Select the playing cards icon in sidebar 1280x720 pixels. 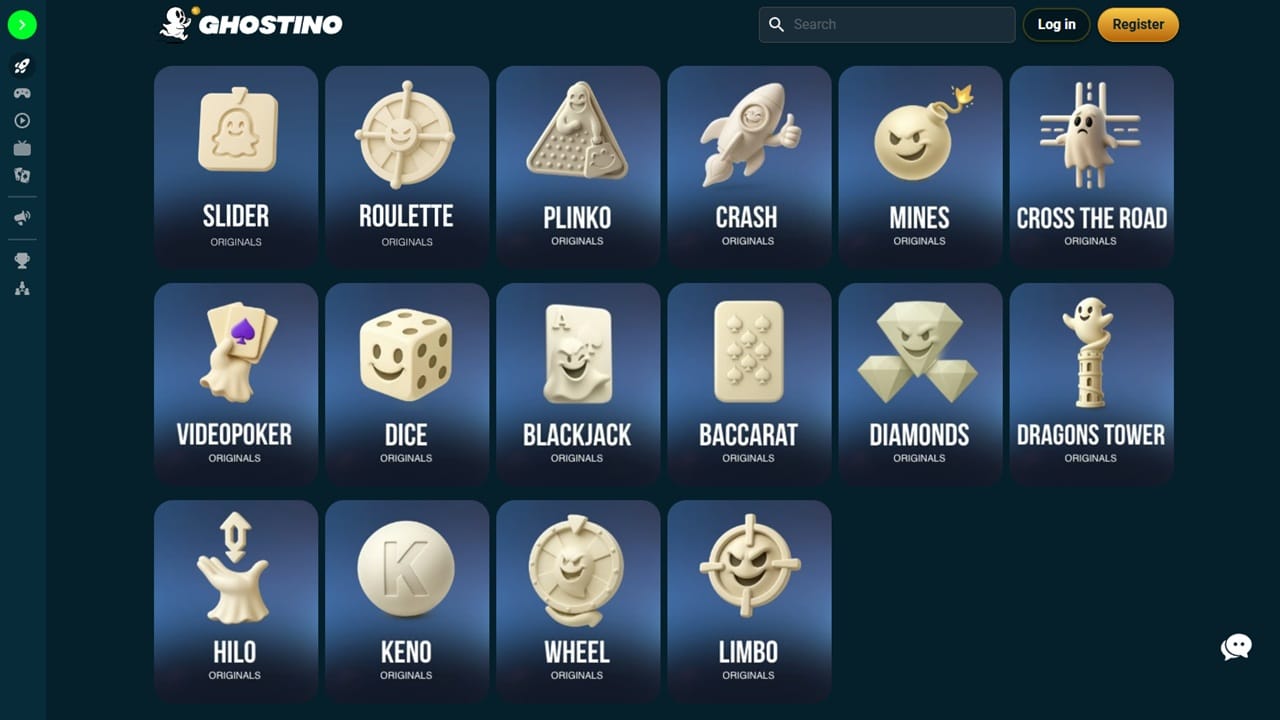pyautogui.click(x=21, y=175)
